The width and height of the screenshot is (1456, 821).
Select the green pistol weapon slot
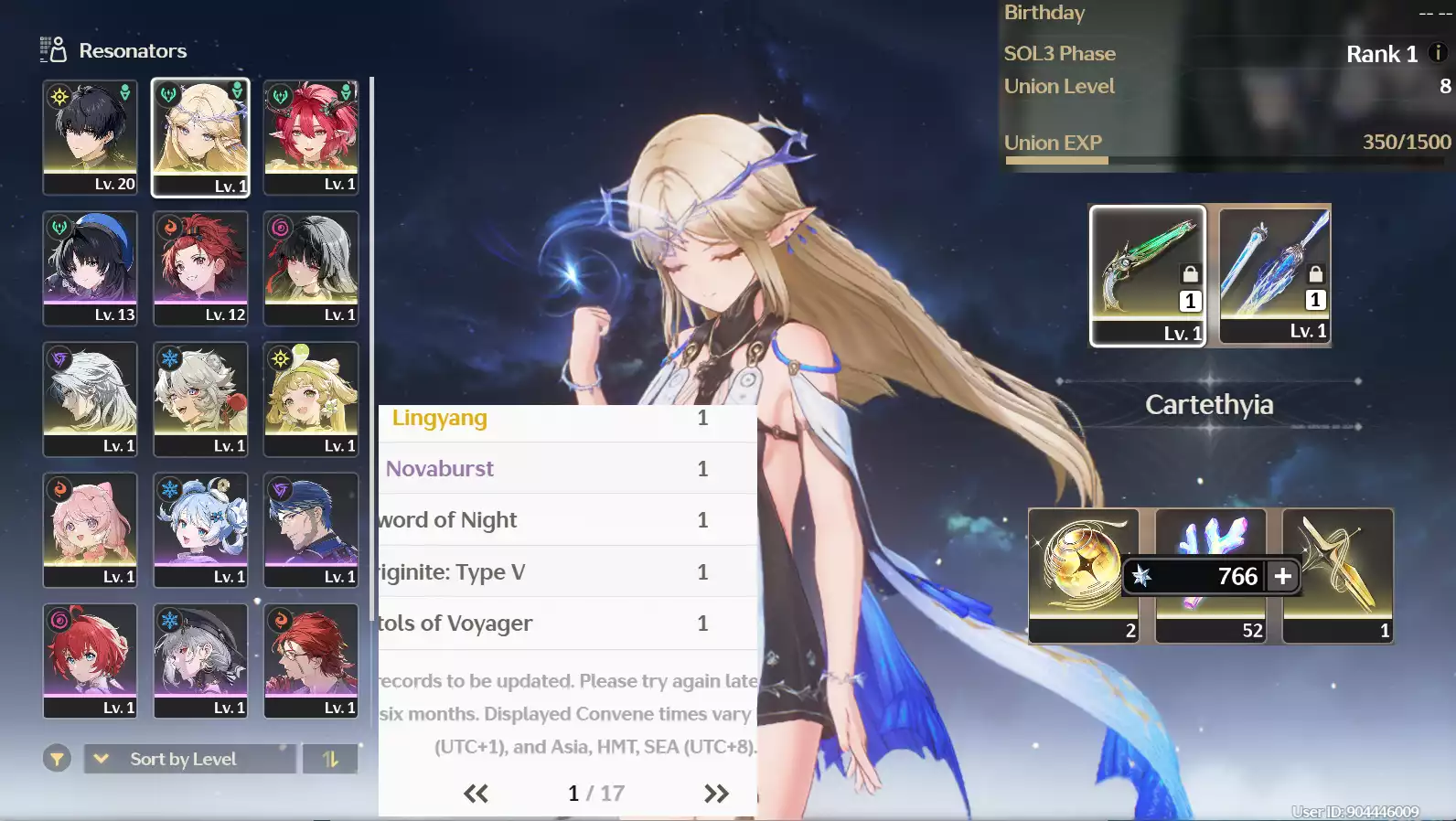click(1147, 274)
